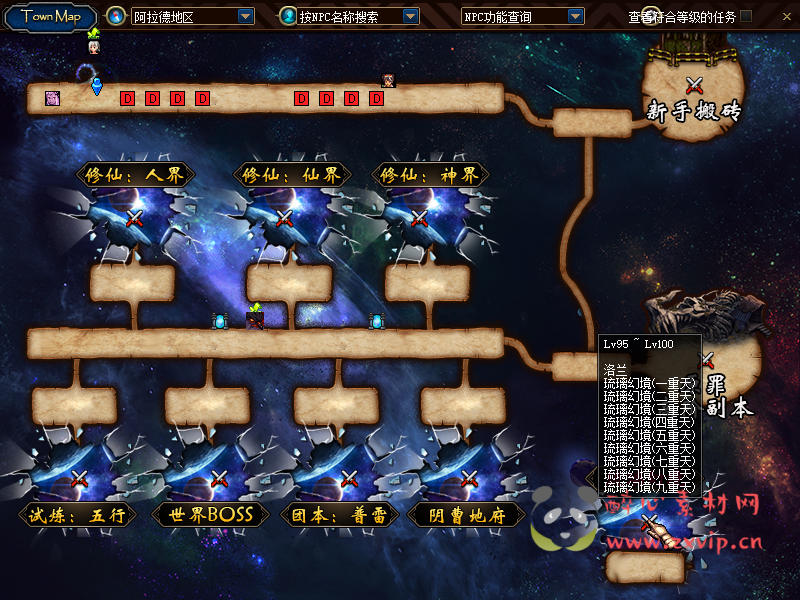Choose the 世界BOSS dungeon marker
800x600 pixels.
[x=218, y=479]
